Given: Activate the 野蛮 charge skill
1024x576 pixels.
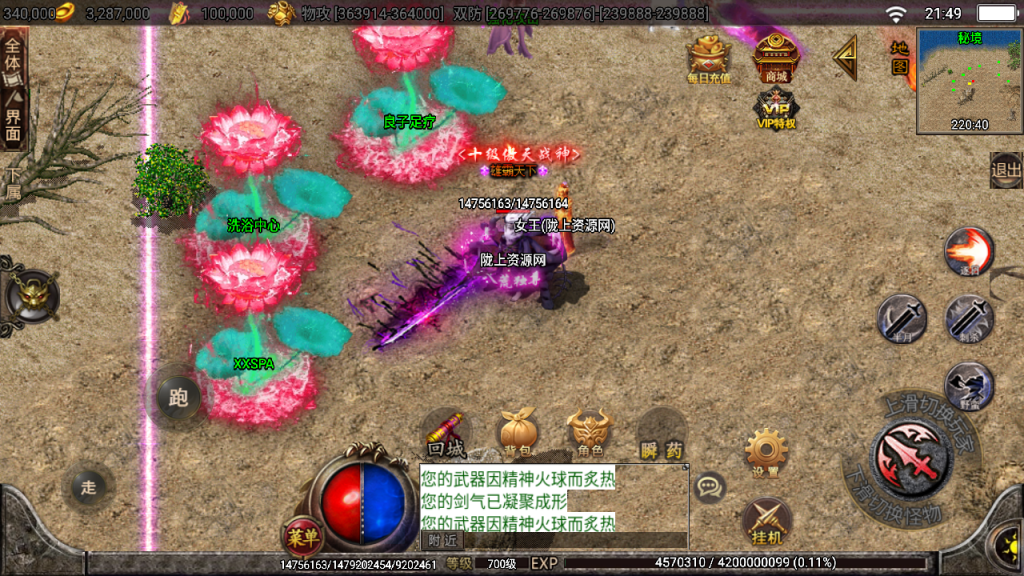Looking at the screenshot, I should coord(968,385).
